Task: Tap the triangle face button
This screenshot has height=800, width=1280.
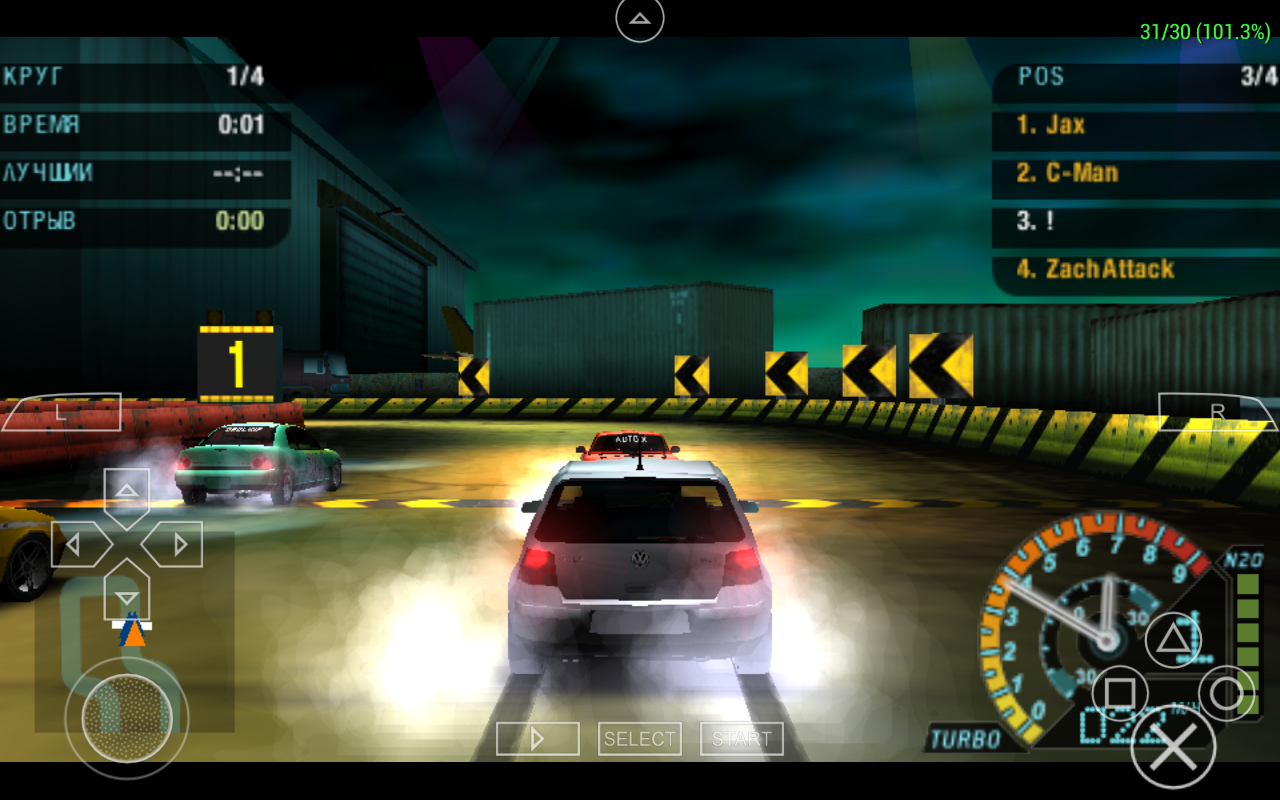Action: click(x=1173, y=640)
